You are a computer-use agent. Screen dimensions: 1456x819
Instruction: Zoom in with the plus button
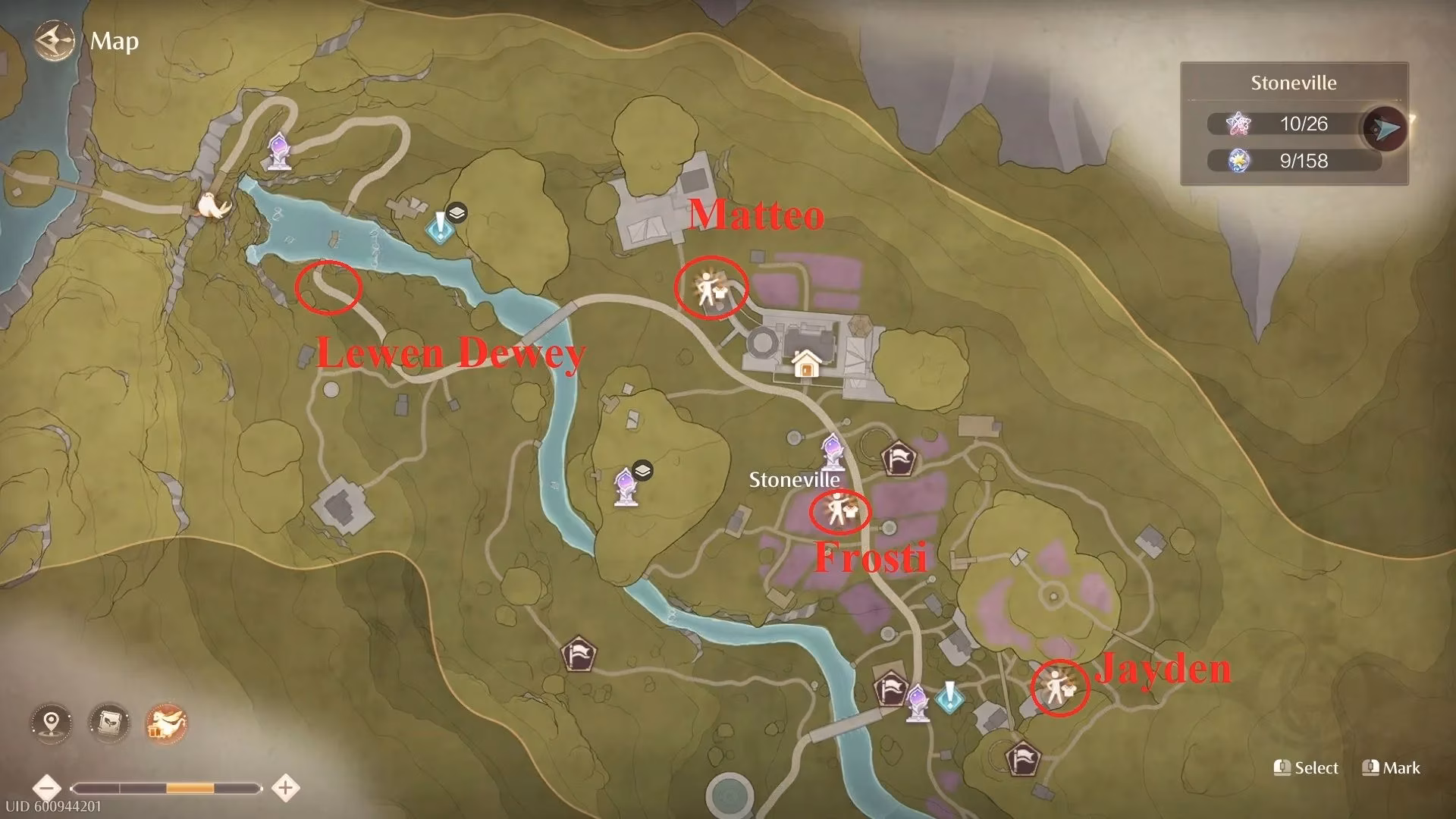(x=285, y=787)
